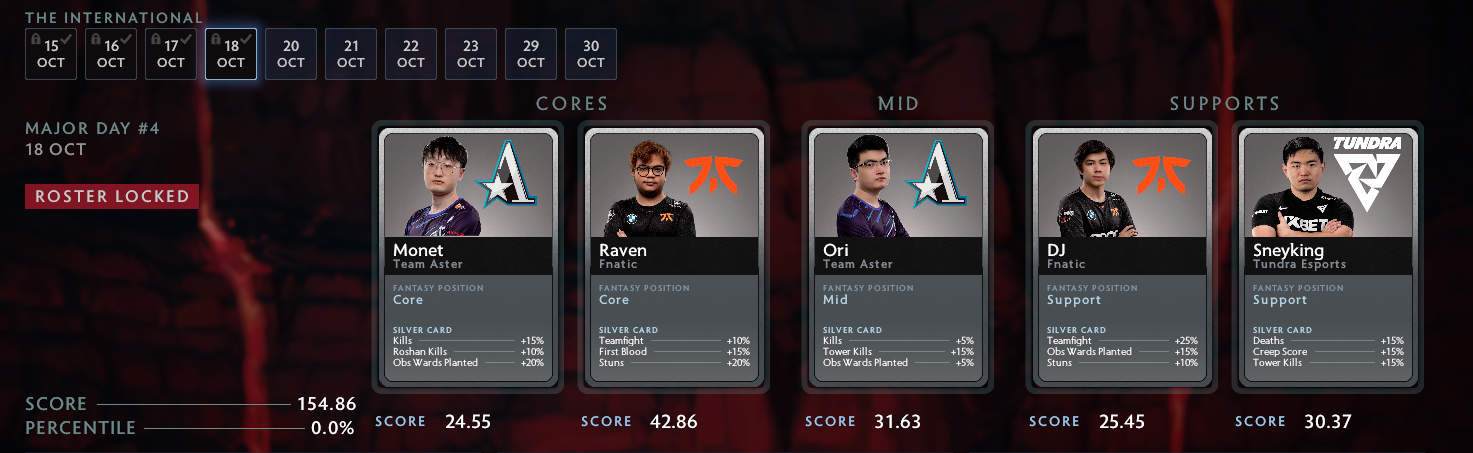
Task: Select the 15 OCT date tab
Action: point(51,54)
